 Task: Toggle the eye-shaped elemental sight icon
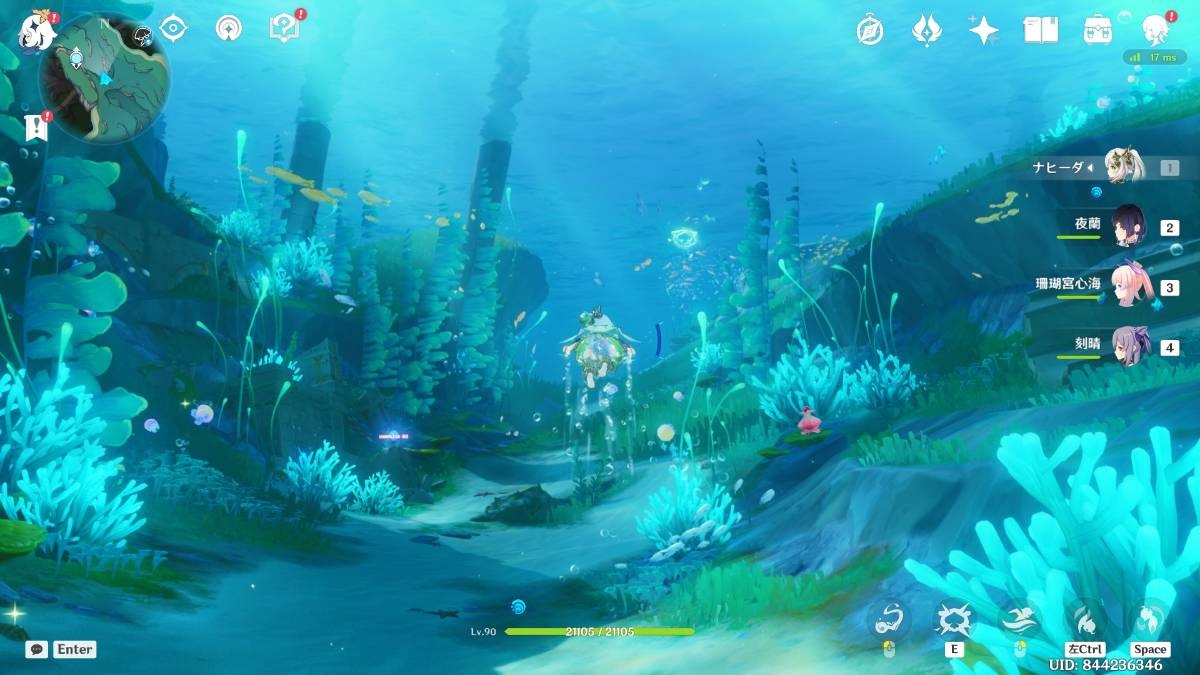pyautogui.click(x=174, y=29)
